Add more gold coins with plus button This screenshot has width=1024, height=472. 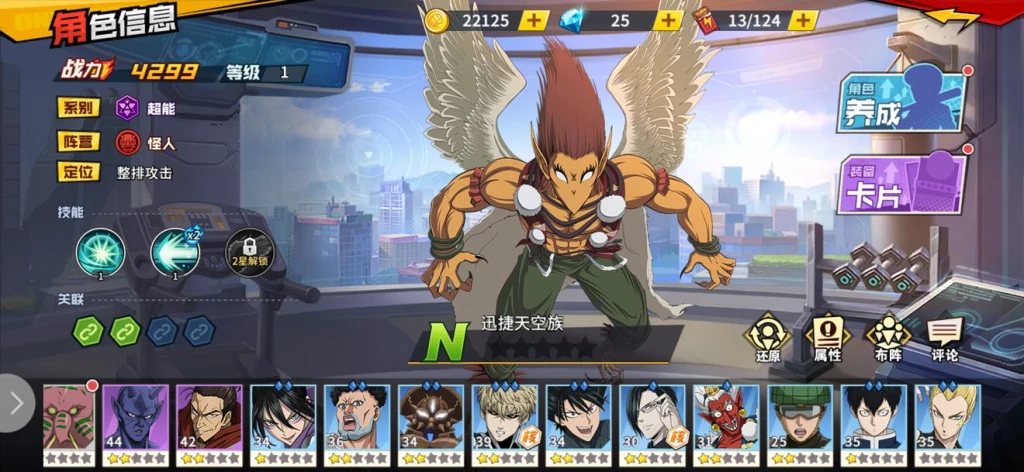(535, 20)
